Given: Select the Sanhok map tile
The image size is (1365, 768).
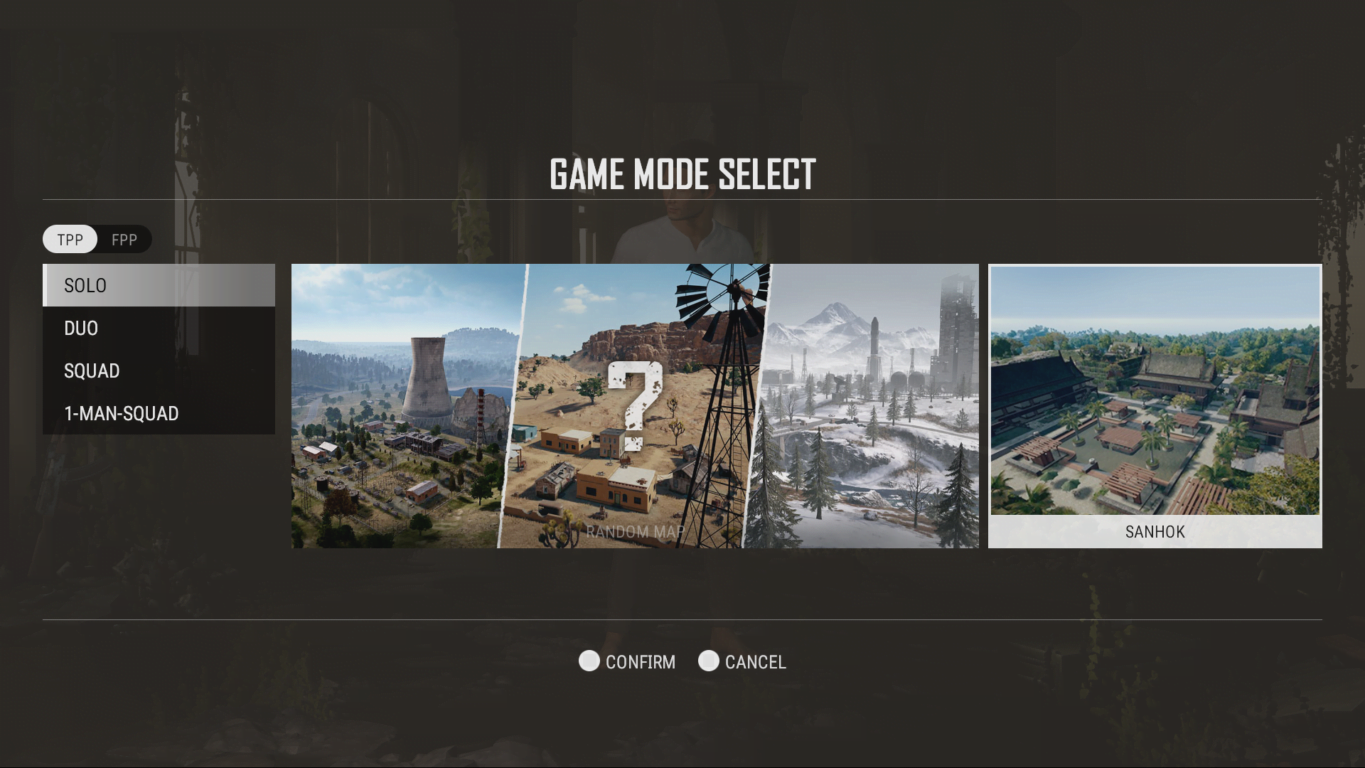Looking at the screenshot, I should tap(1154, 406).
